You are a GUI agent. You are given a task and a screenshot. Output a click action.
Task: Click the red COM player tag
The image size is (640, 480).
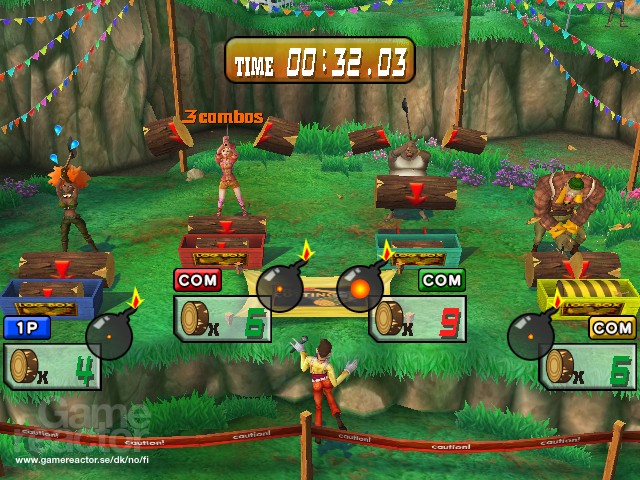pyautogui.click(x=198, y=280)
